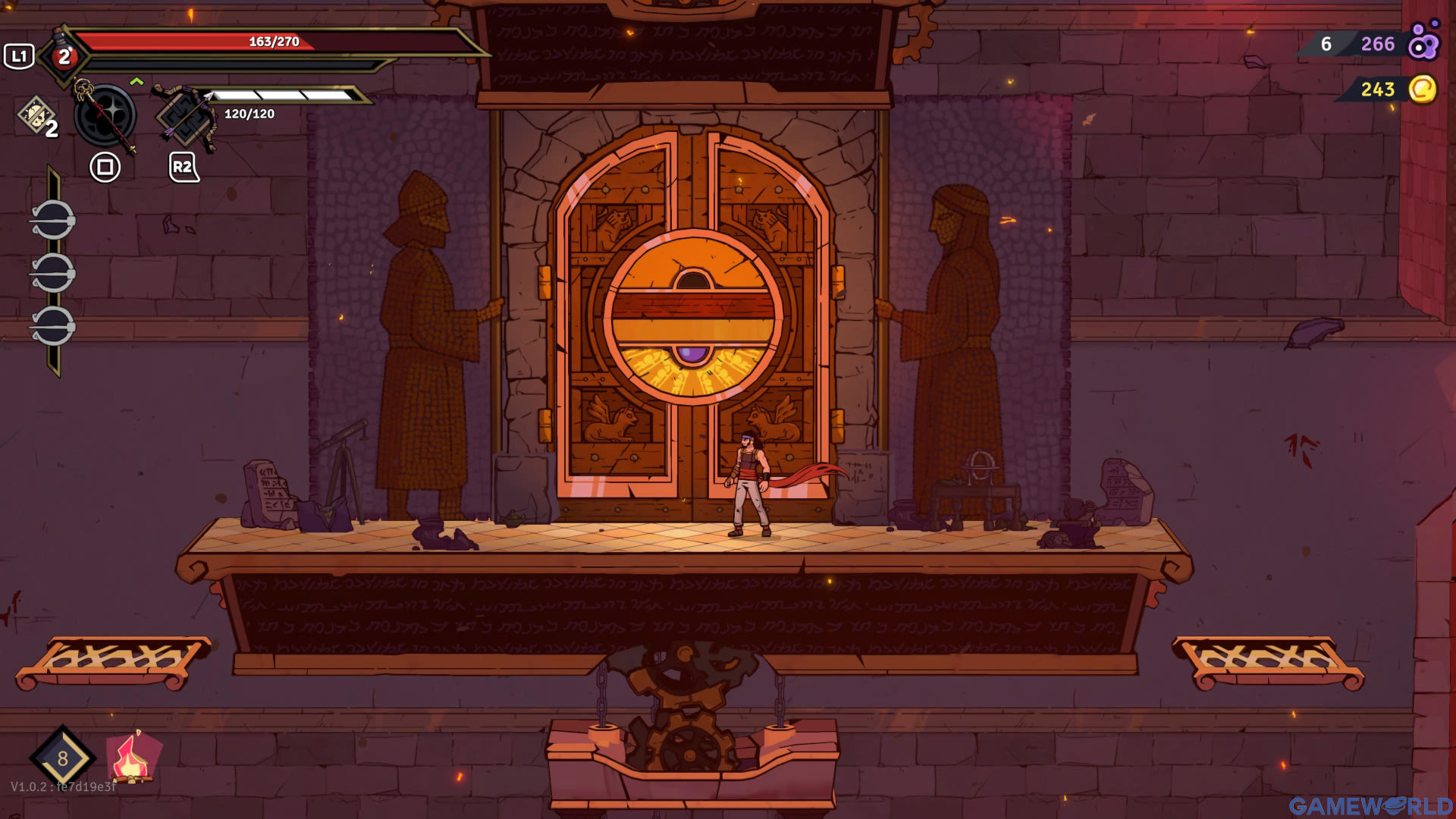The height and width of the screenshot is (819, 1456).
Task: Select the staff main weapon icon
Action: [x=105, y=116]
